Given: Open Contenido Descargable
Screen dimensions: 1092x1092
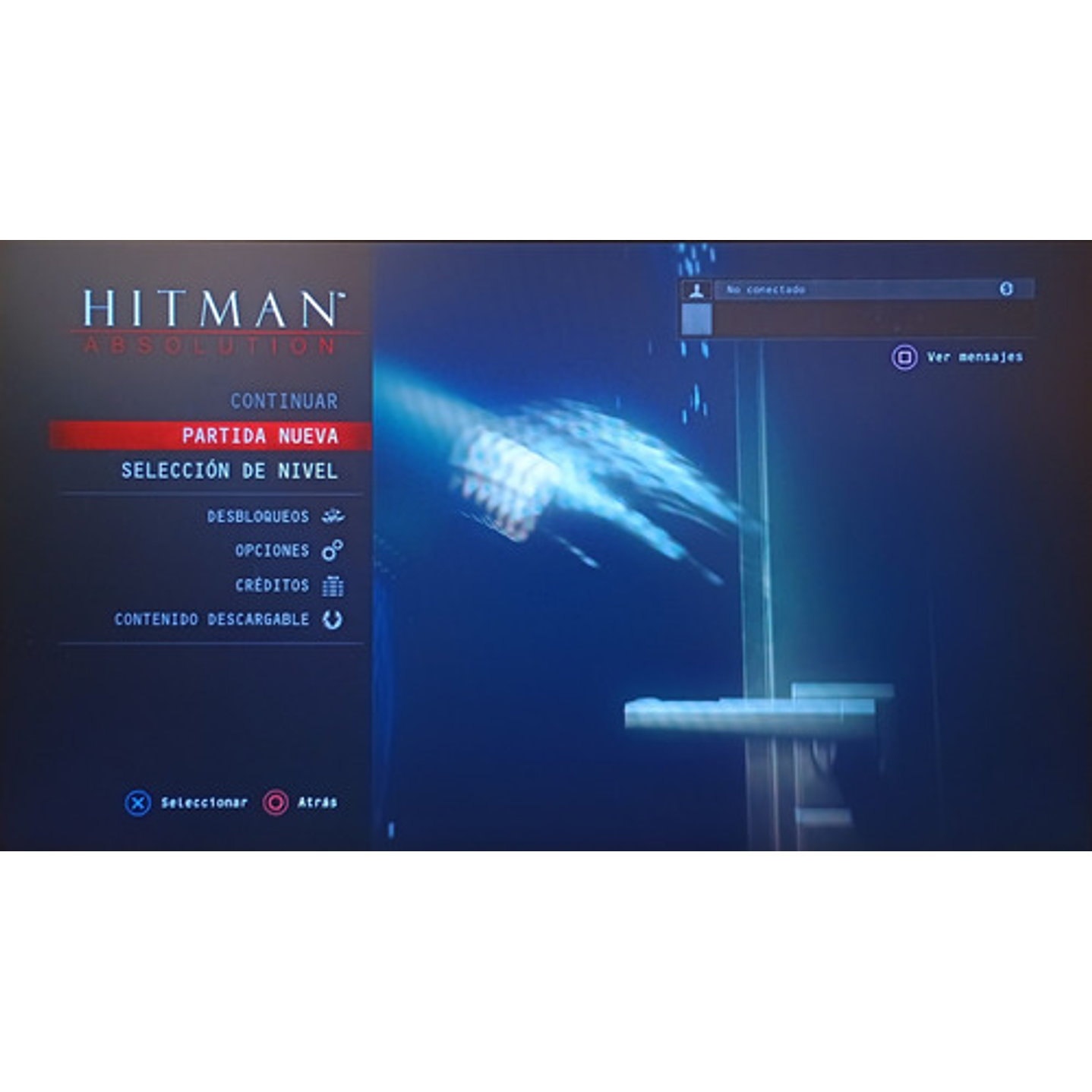Looking at the screenshot, I should tap(211, 619).
